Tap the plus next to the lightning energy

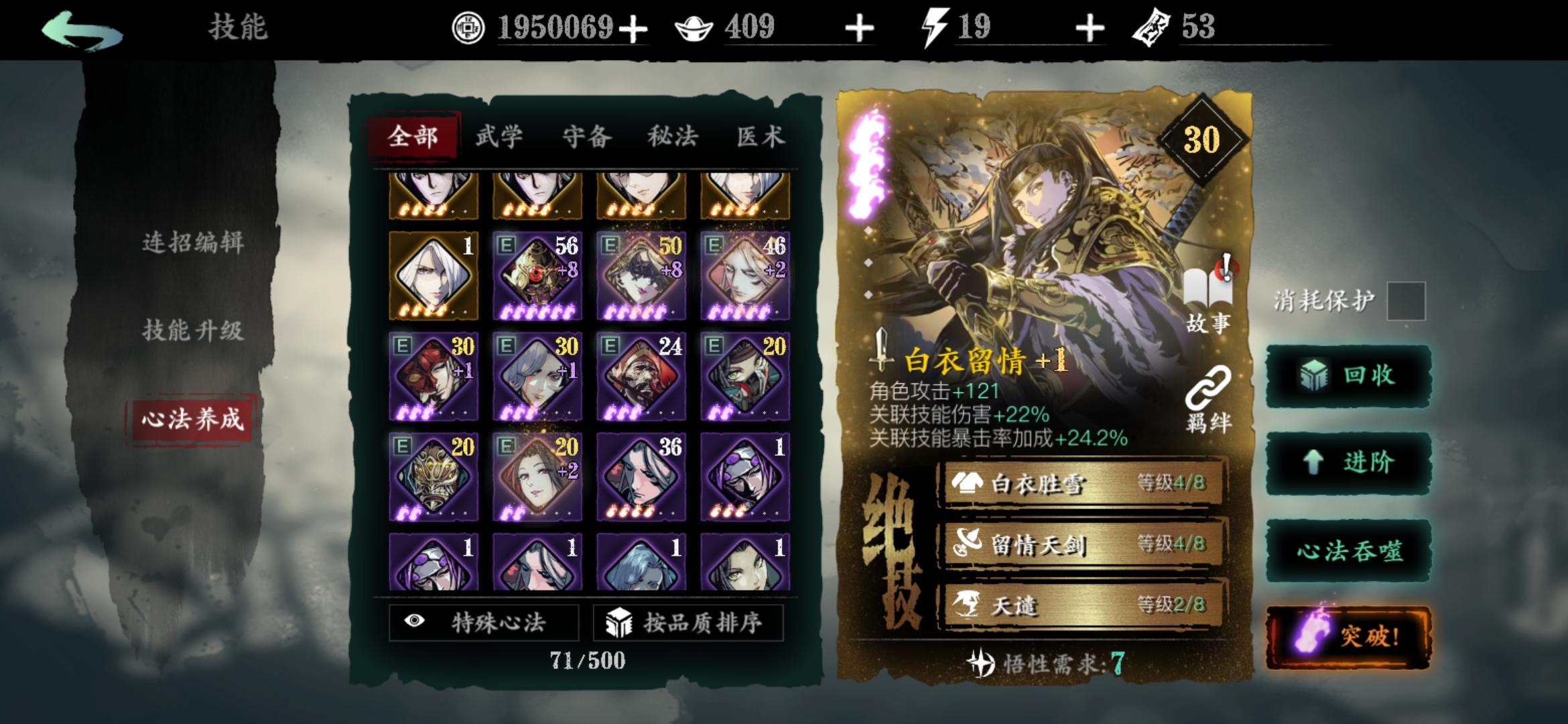[1092, 29]
